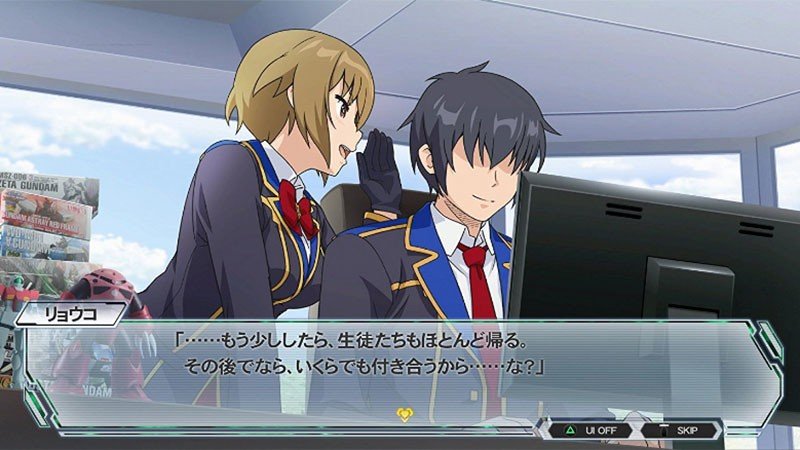
Task: Skip the dialogue with the SKIP button
Action: coord(680,430)
